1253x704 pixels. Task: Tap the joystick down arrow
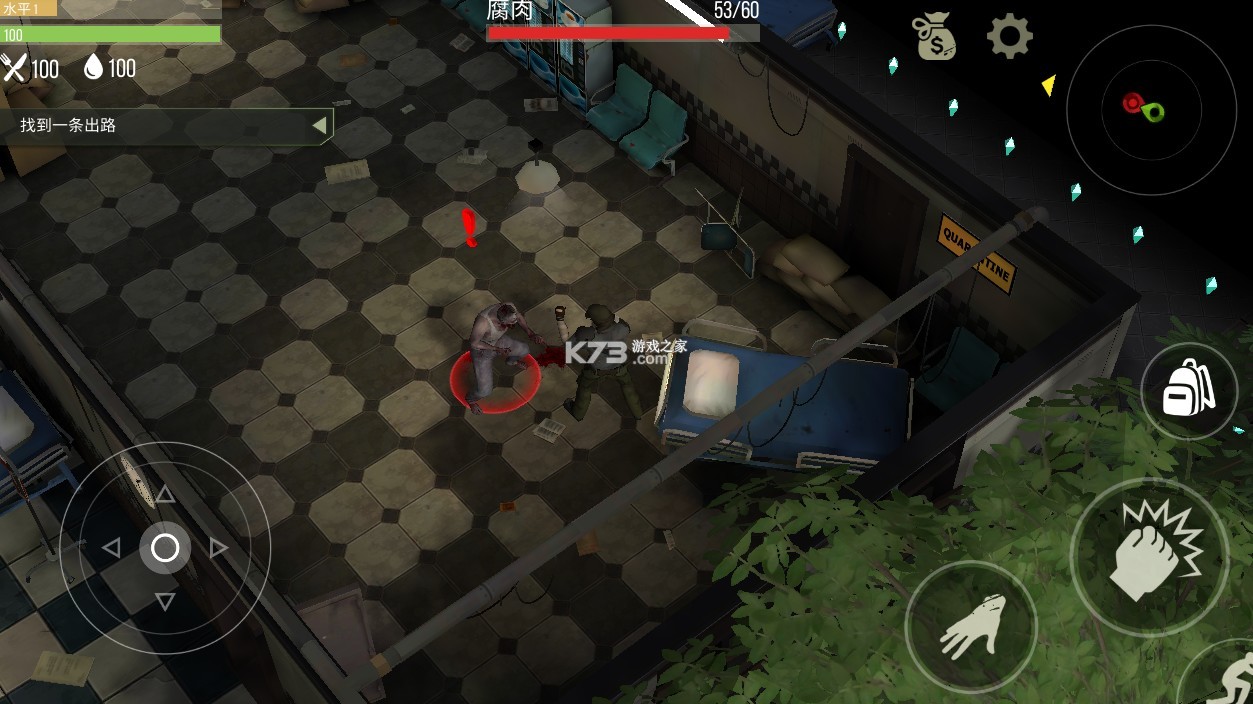(165, 601)
